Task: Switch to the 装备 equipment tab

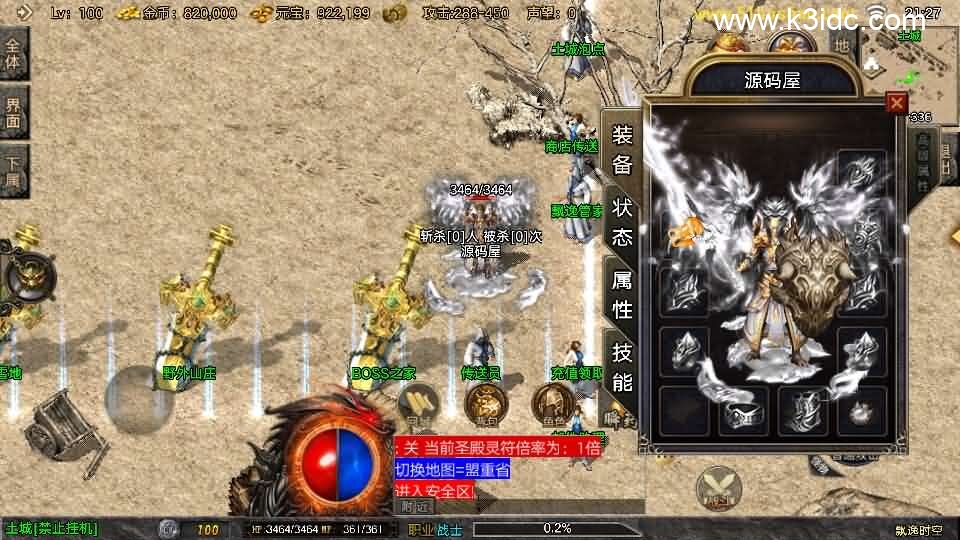Action: point(621,149)
